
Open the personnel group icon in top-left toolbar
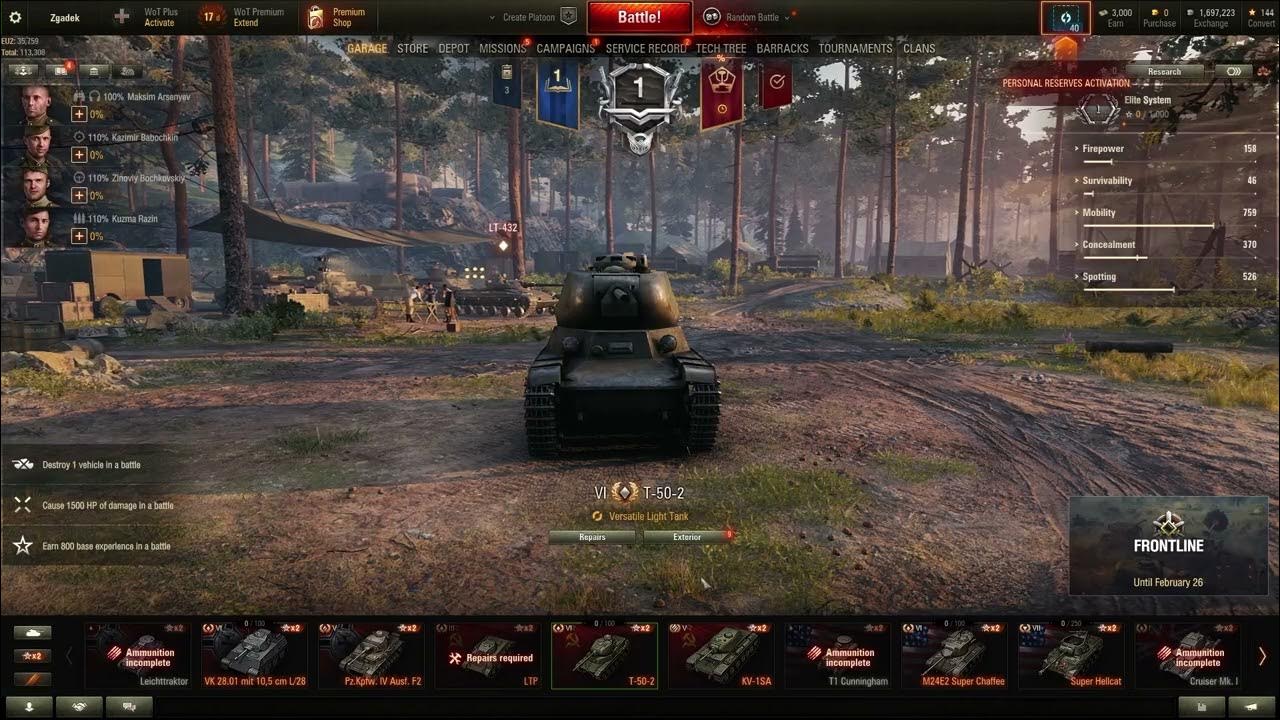(128, 71)
